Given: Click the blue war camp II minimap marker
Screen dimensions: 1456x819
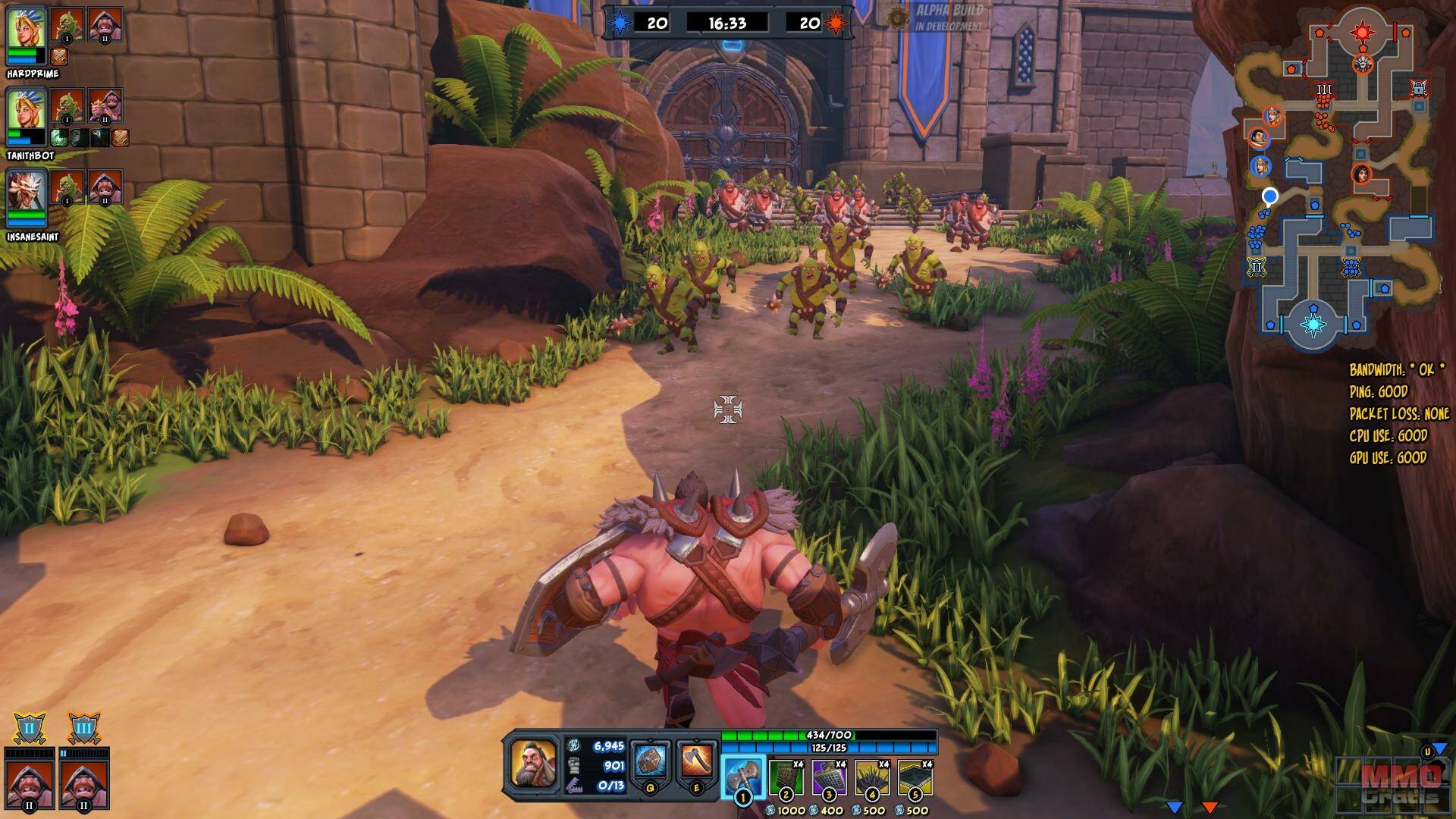Looking at the screenshot, I should click(x=1256, y=267).
